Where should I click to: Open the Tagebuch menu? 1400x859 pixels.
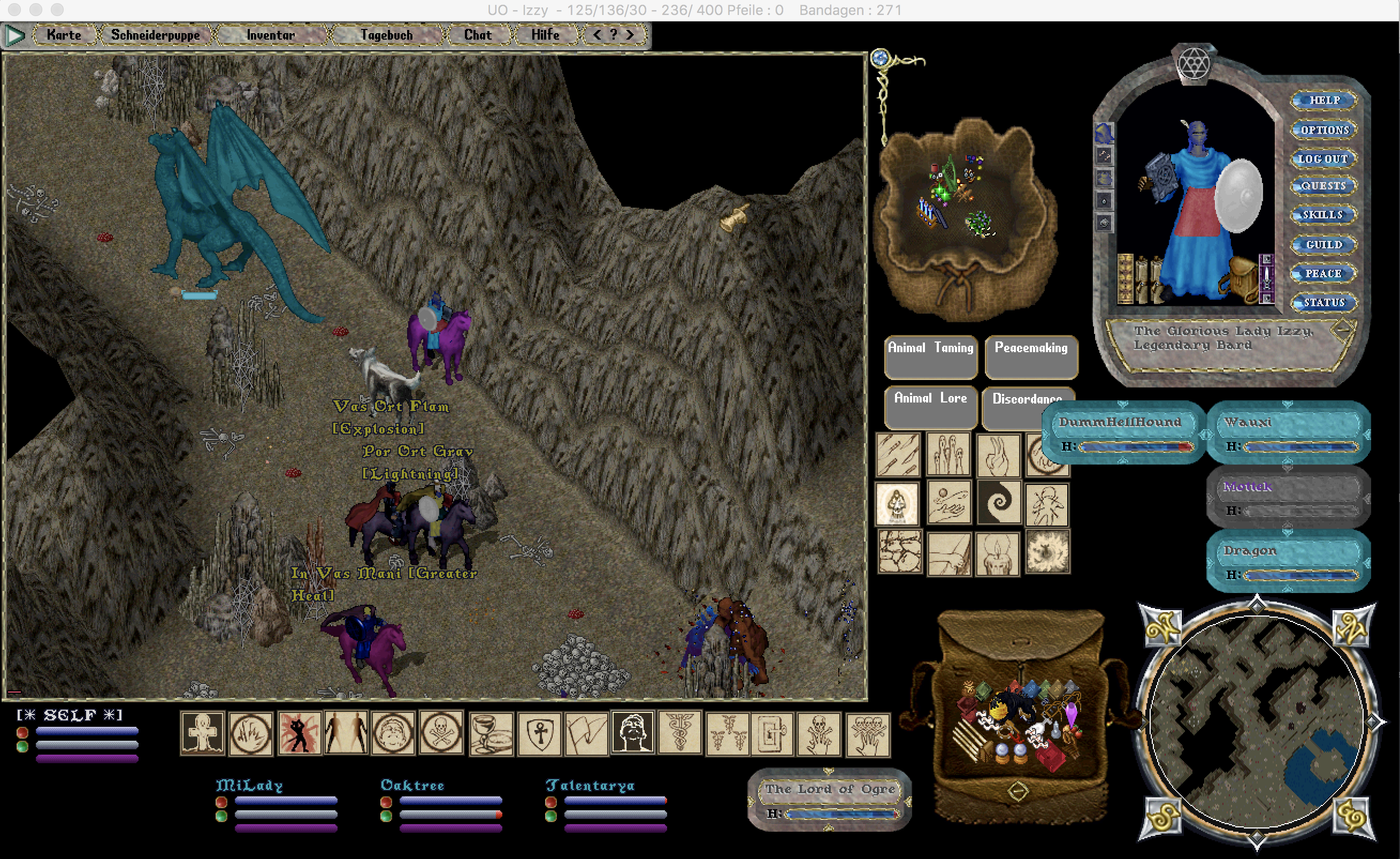point(386,35)
